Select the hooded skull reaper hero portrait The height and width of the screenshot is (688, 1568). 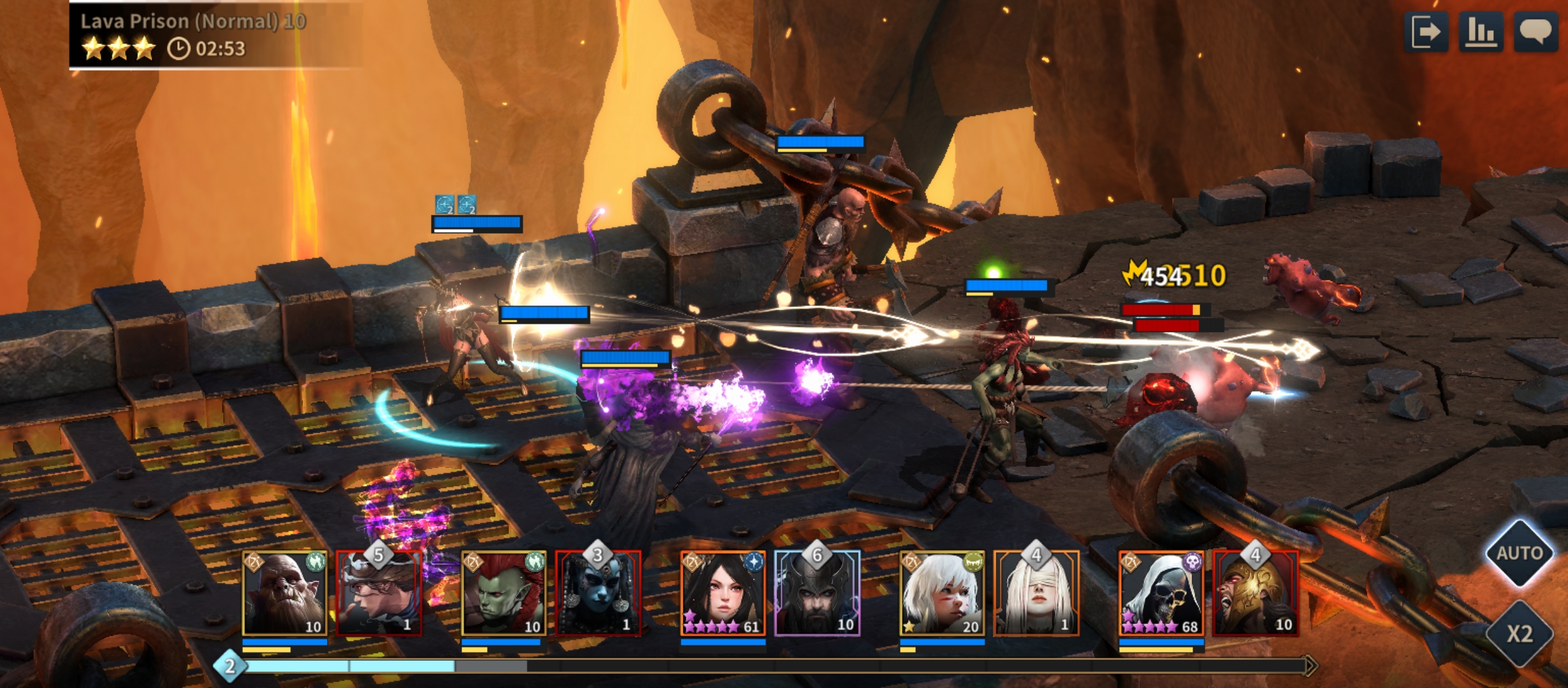coord(1161,594)
